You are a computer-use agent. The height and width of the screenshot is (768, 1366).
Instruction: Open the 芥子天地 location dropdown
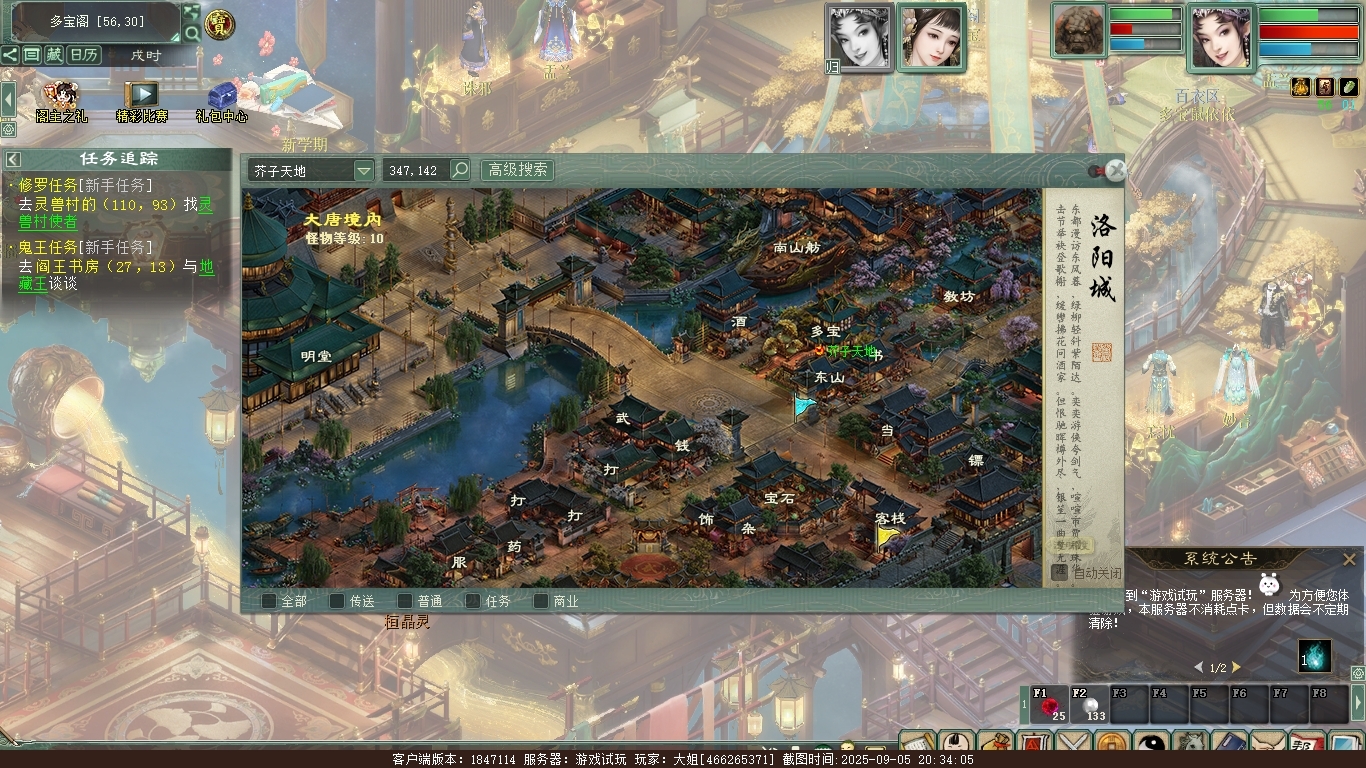tap(363, 171)
